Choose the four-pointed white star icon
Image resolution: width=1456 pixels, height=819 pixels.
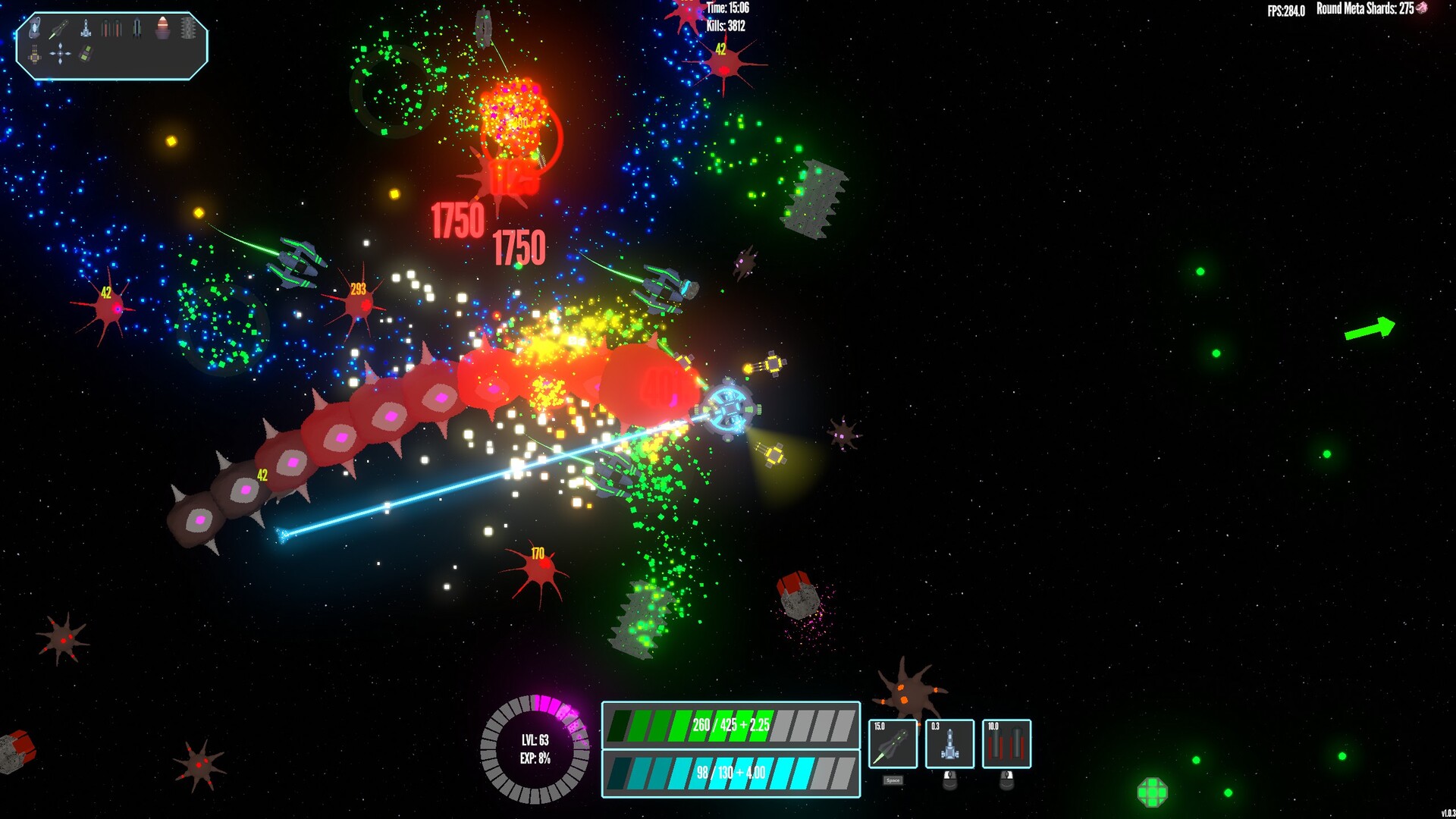point(60,54)
